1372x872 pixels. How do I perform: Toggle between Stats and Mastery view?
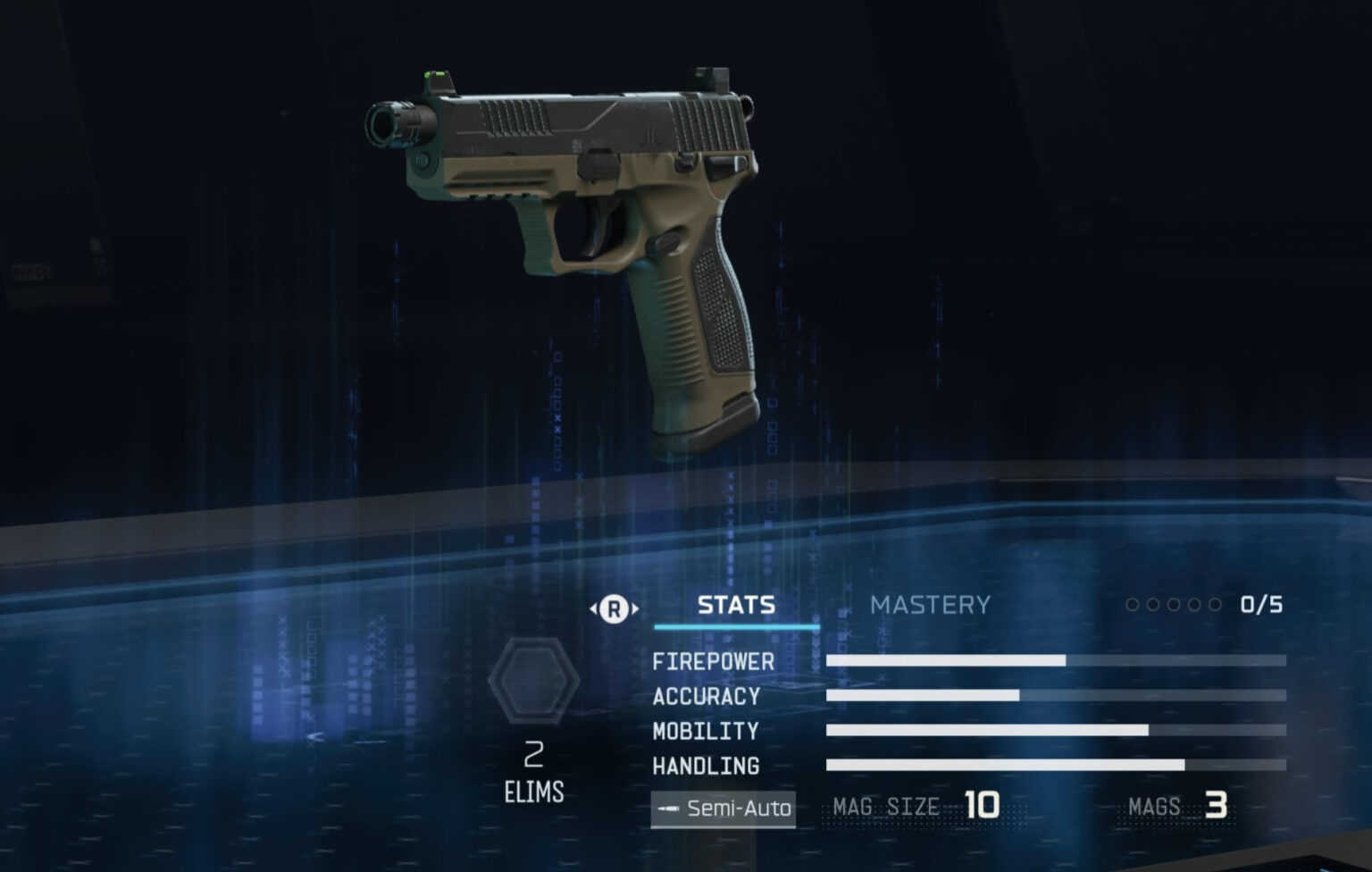point(614,607)
